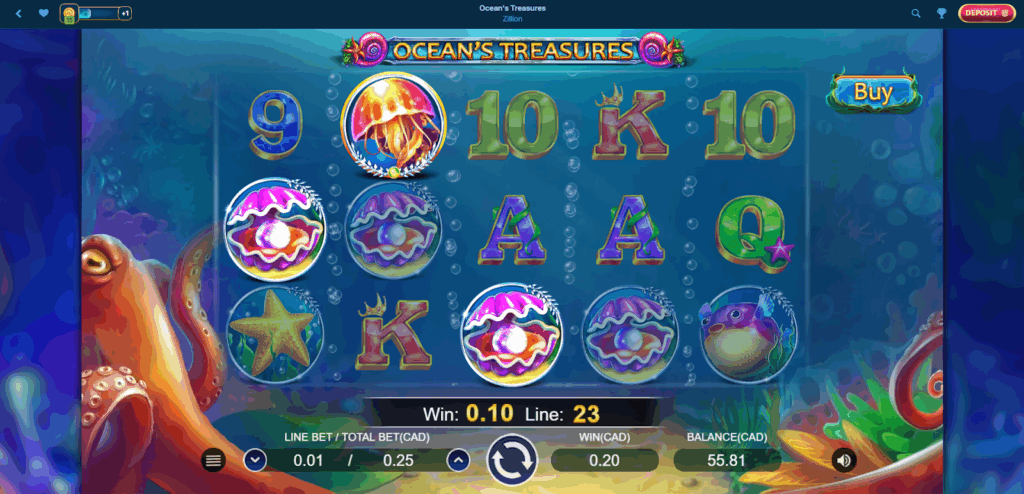Screen dimensions: 1024x494
Task: Decrease the line bet with down arrow
Action: pos(255,460)
